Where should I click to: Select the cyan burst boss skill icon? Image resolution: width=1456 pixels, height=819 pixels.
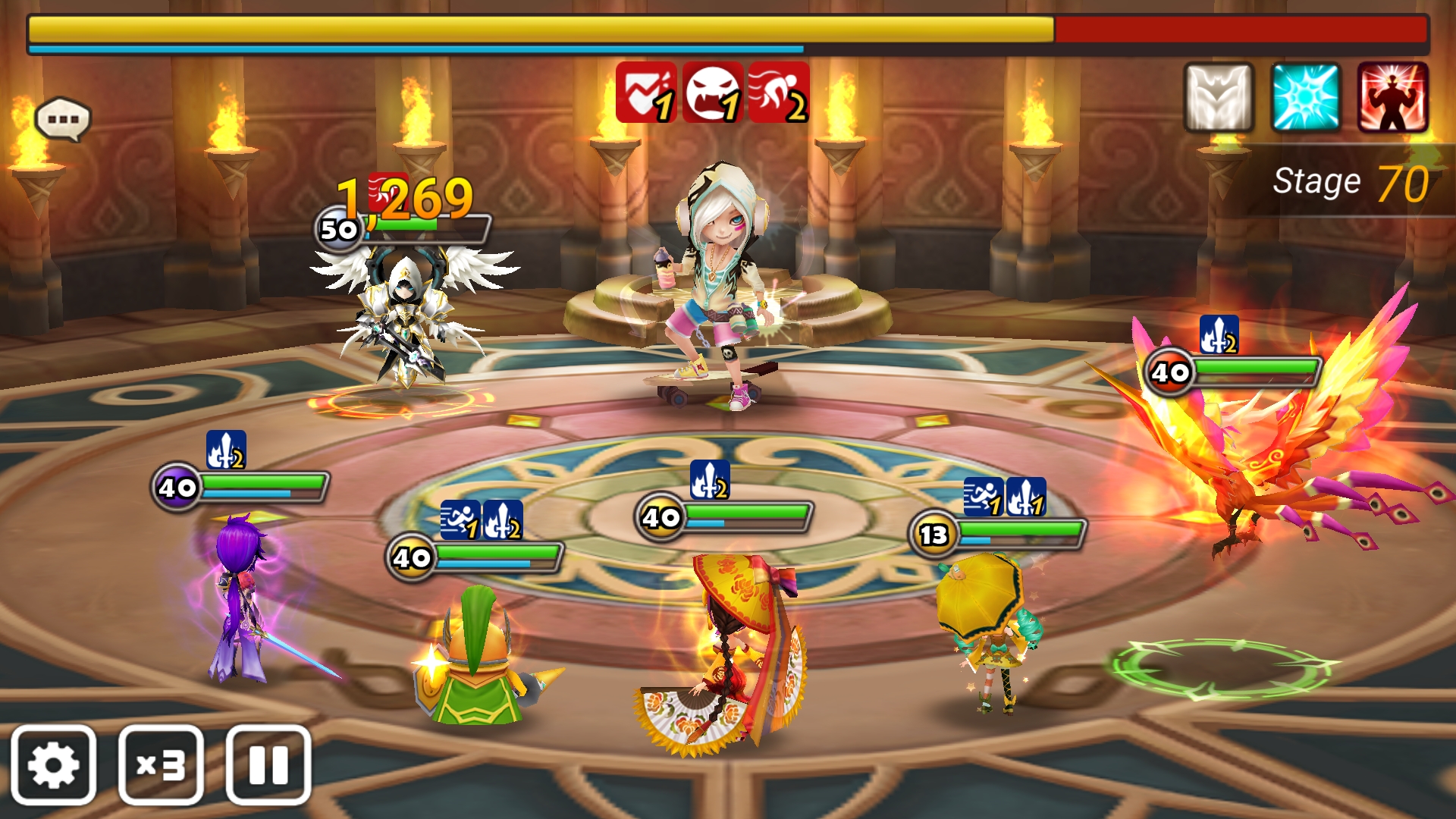click(x=1306, y=98)
